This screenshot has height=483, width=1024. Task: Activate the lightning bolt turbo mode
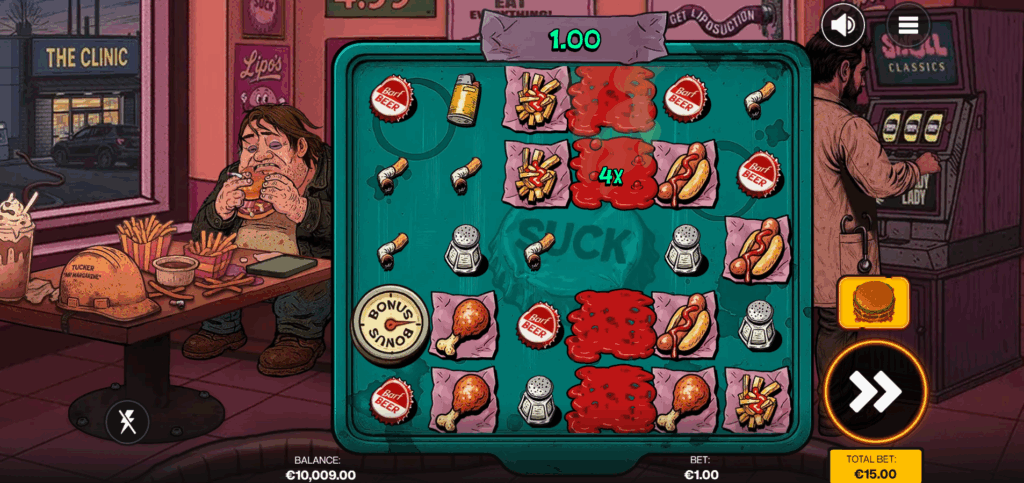tap(127, 421)
